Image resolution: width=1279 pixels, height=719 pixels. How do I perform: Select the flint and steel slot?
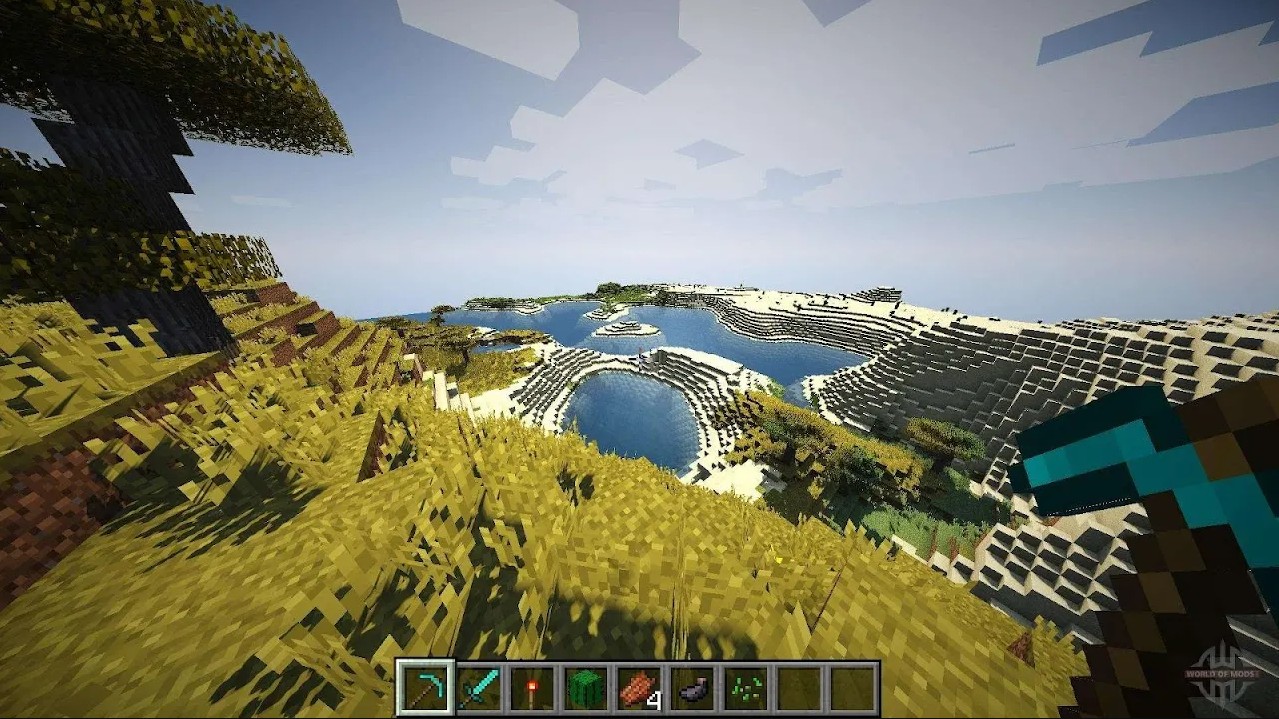692,688
